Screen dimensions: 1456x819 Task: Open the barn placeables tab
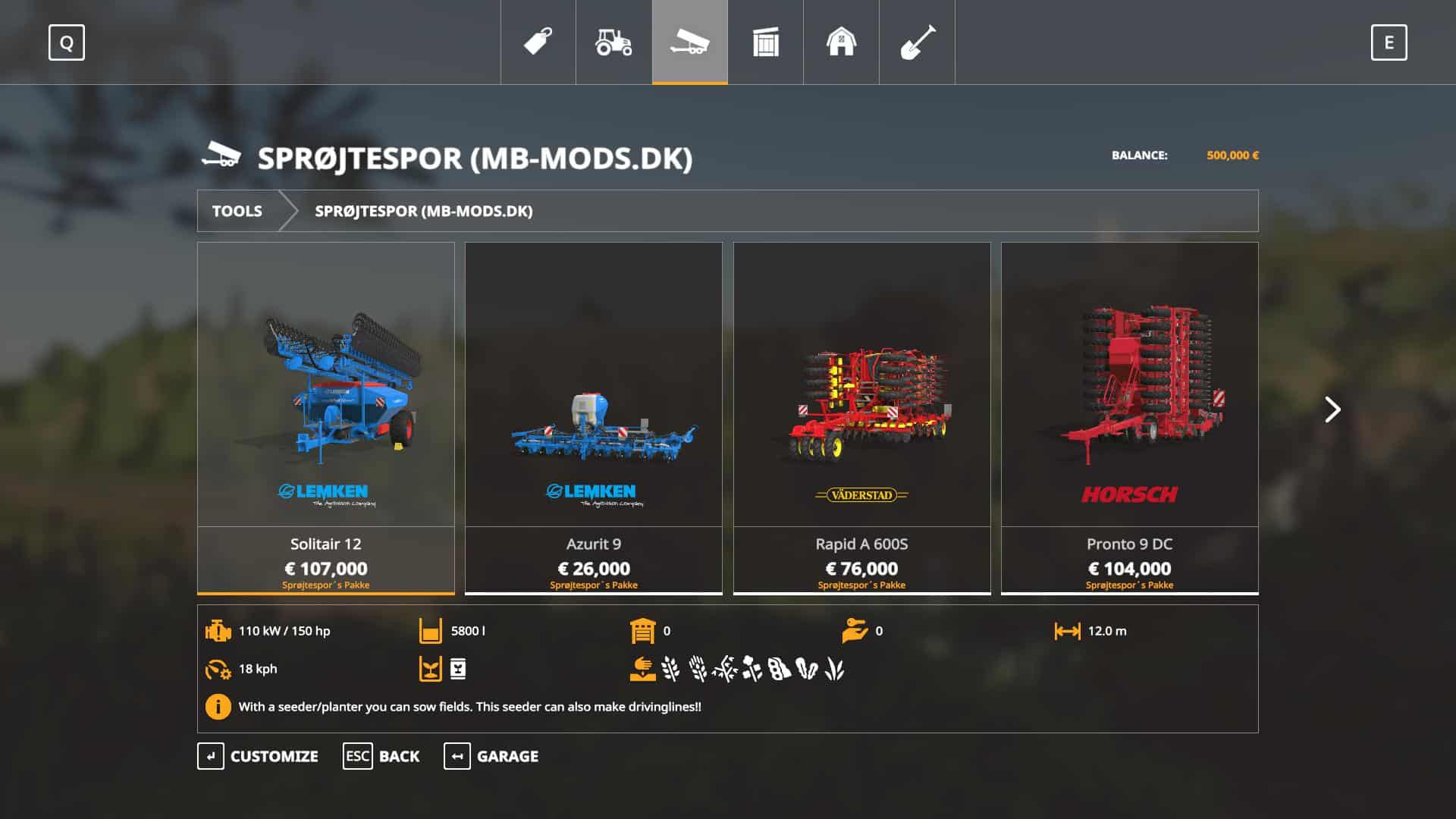click(x=842, y=42)
